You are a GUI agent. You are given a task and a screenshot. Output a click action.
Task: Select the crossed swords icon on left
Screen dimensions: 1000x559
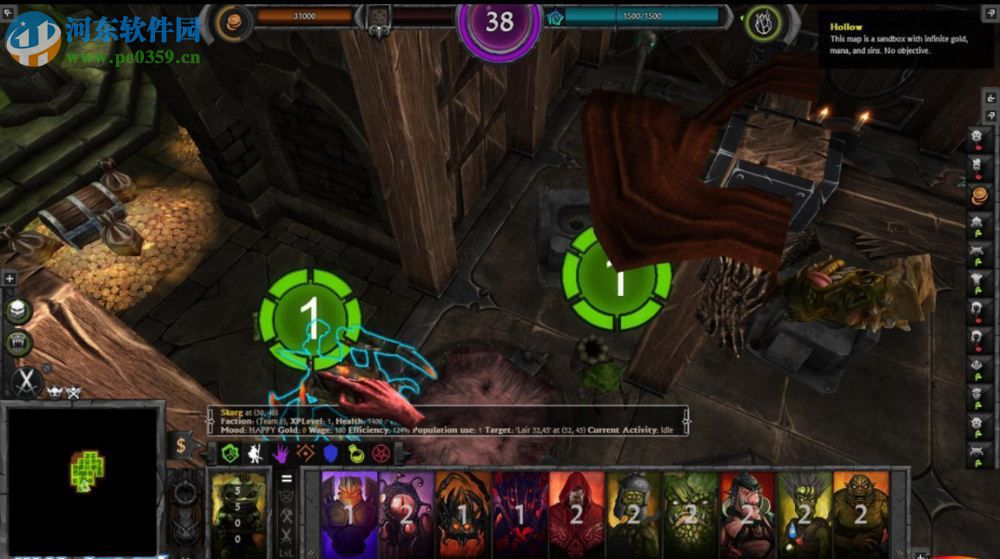coord(24,381)
